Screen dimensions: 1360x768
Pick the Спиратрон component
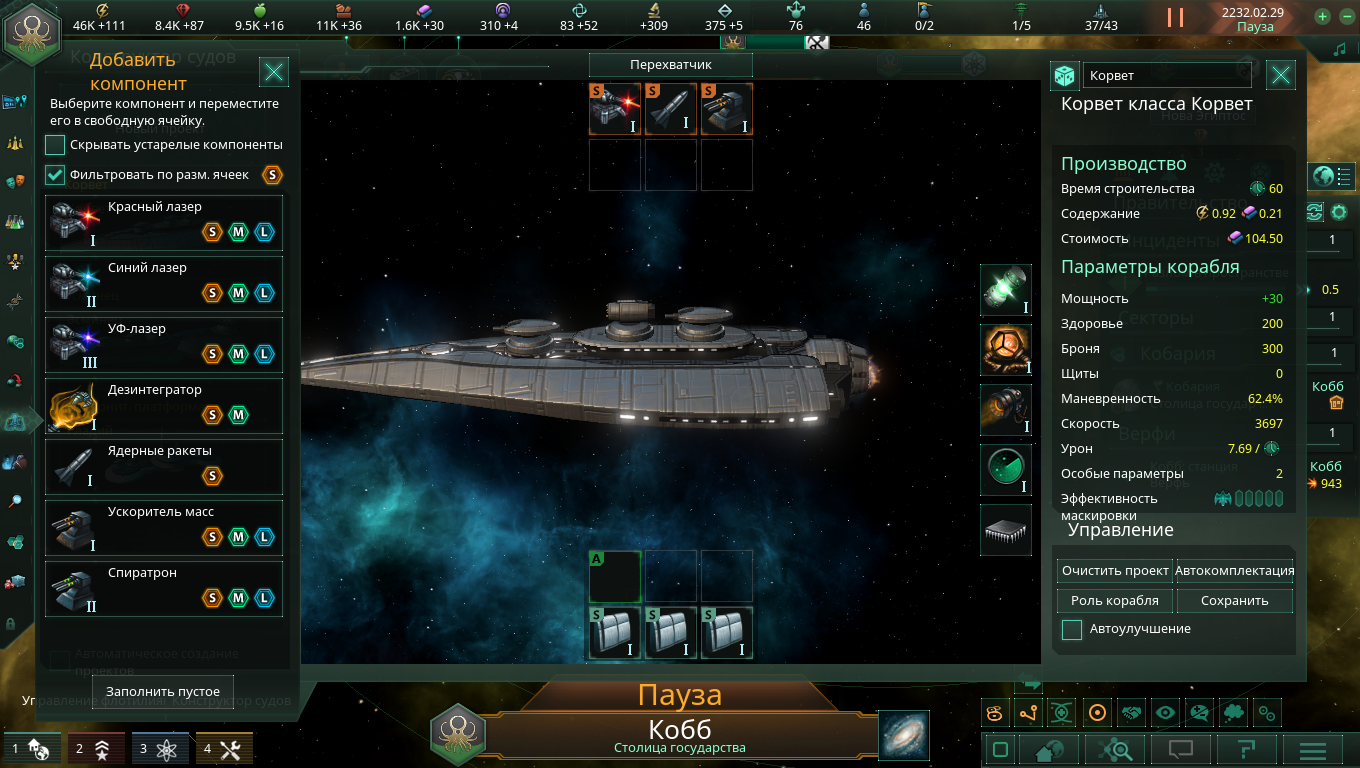(x=164, y=589)
